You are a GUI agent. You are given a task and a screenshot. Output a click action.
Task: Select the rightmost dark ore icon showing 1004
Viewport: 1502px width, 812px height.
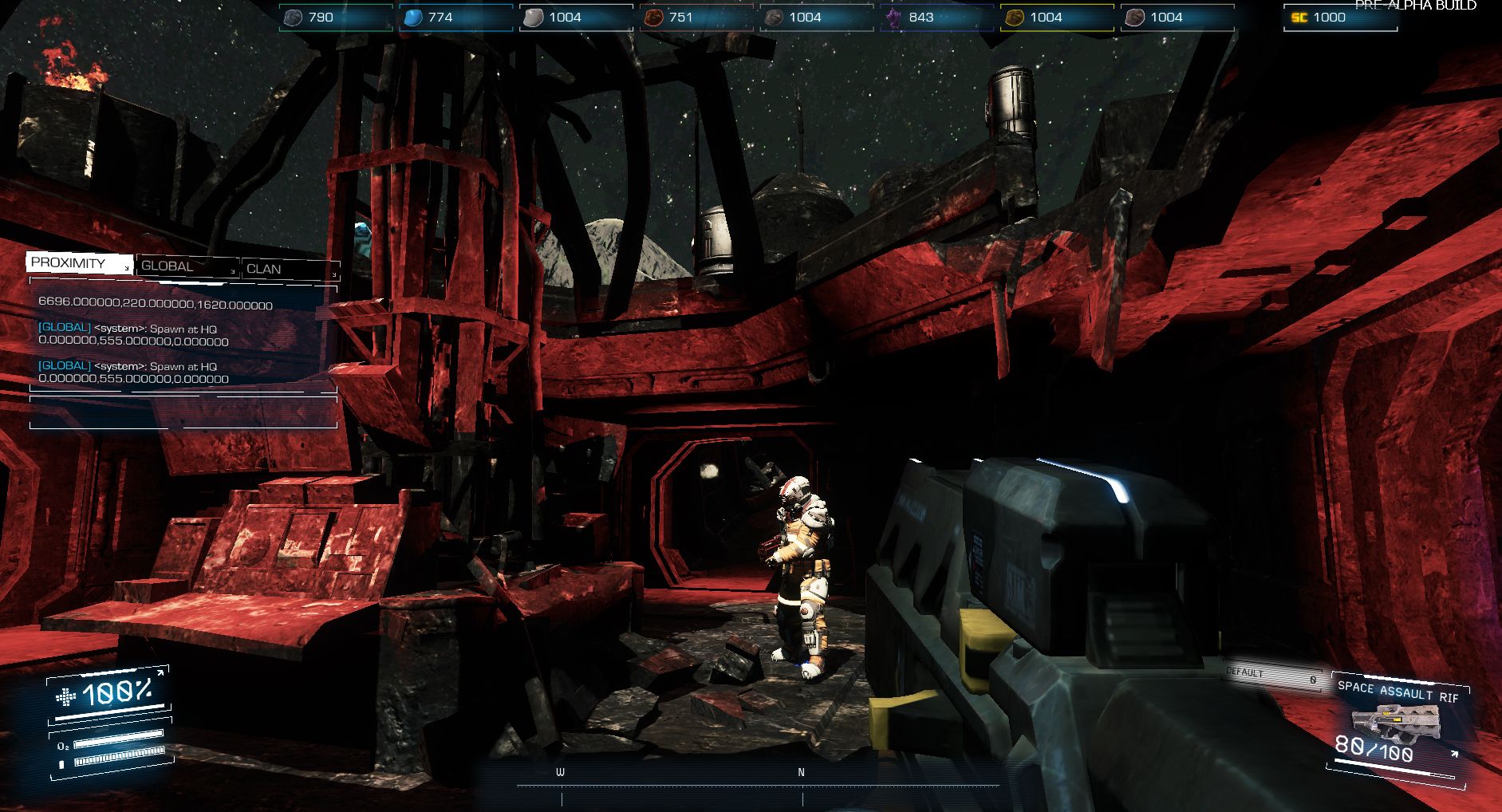point(1136,16)
